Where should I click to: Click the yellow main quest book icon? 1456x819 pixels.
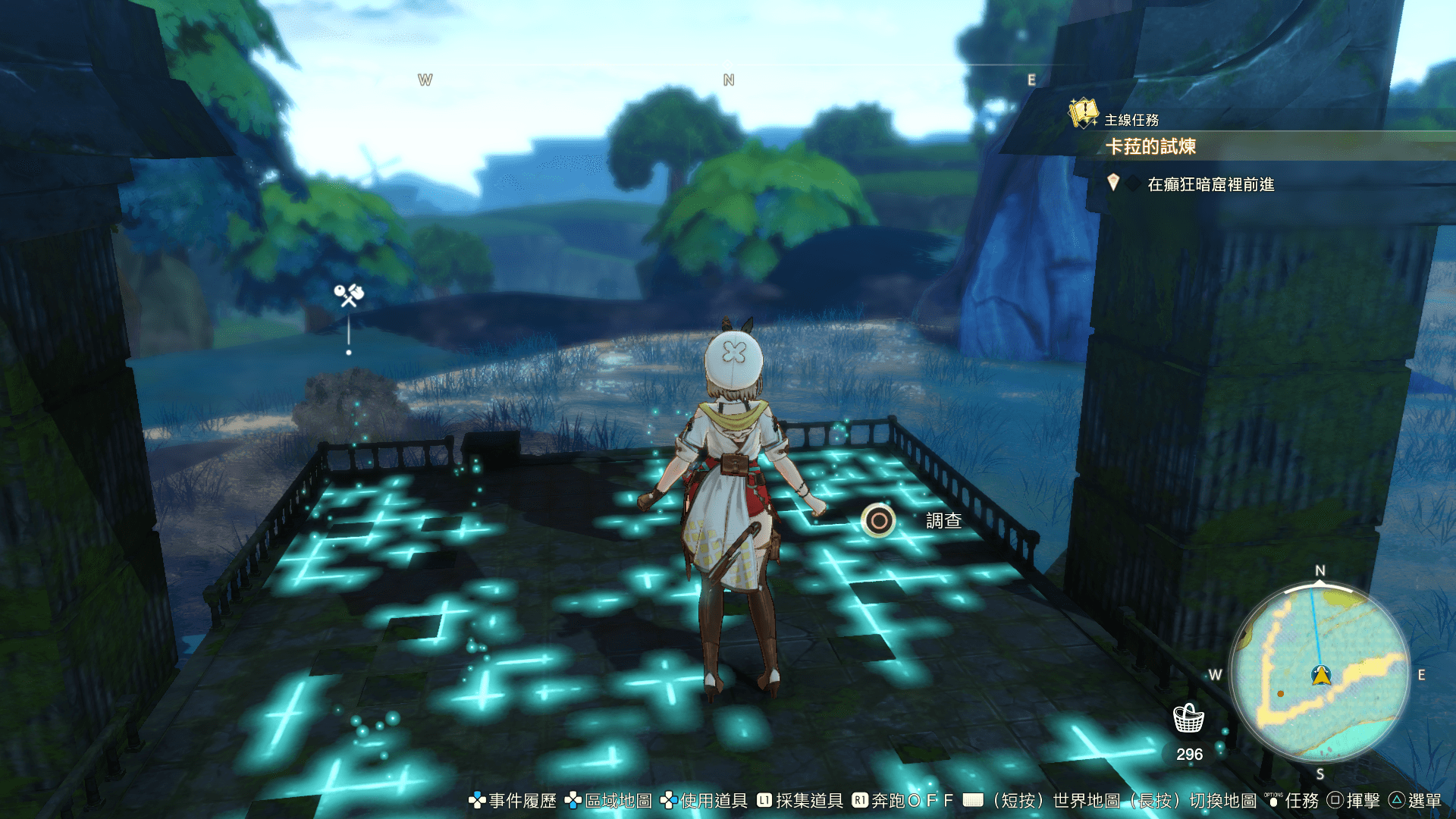click(x=1084, y=114)
